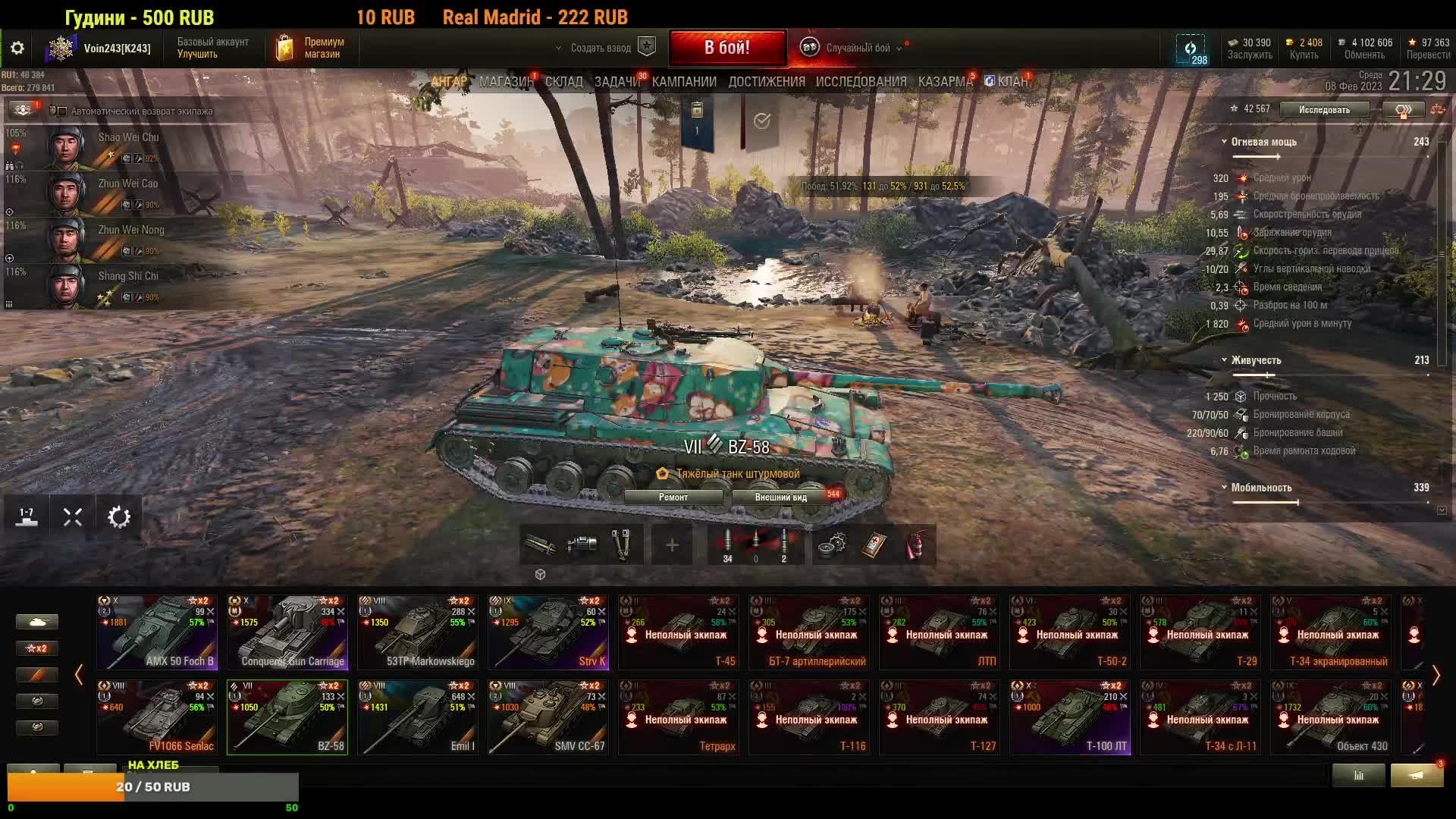Select the fire extinguisher consumable slot
Viewport: 1456px width, 819px height.
point(916,544)
